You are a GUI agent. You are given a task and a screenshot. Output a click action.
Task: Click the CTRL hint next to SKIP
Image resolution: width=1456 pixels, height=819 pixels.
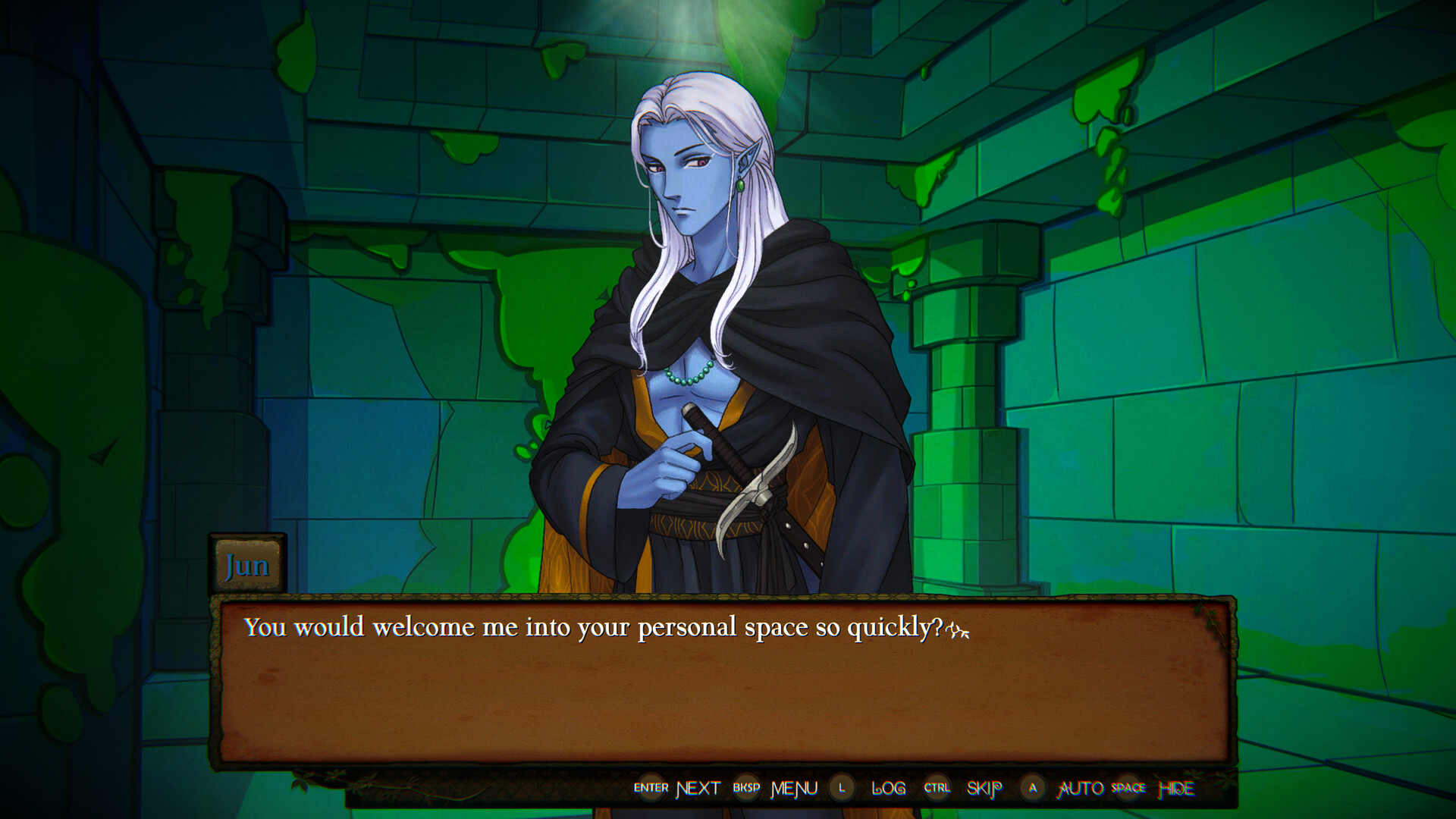pos(937,789)
